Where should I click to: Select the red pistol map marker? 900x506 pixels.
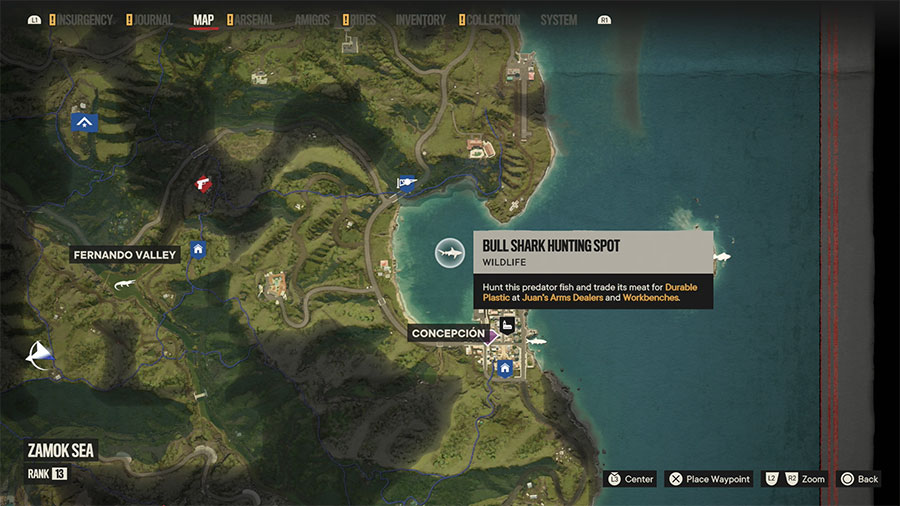coord(204,184)
